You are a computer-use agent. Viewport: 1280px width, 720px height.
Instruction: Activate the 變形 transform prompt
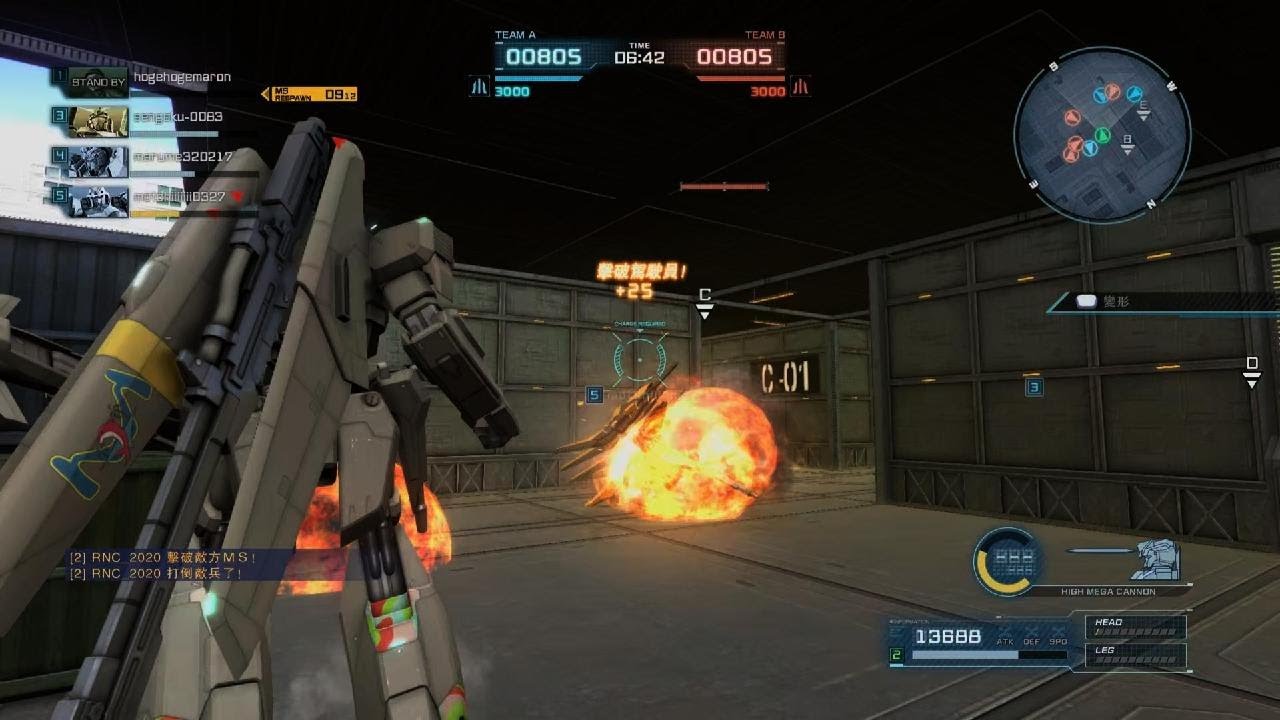coord(1100,301)
